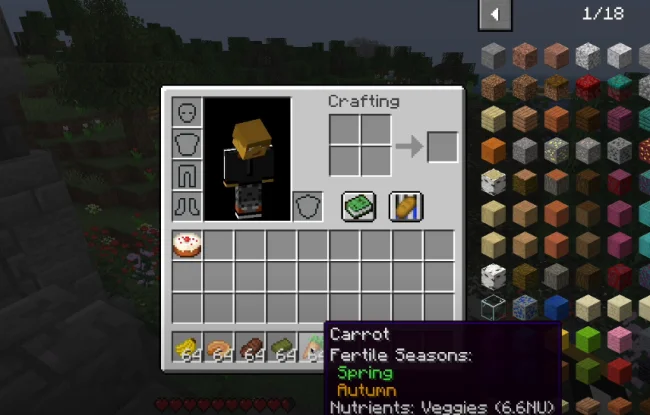Click the off-hand shield slot

click(307, 206)
